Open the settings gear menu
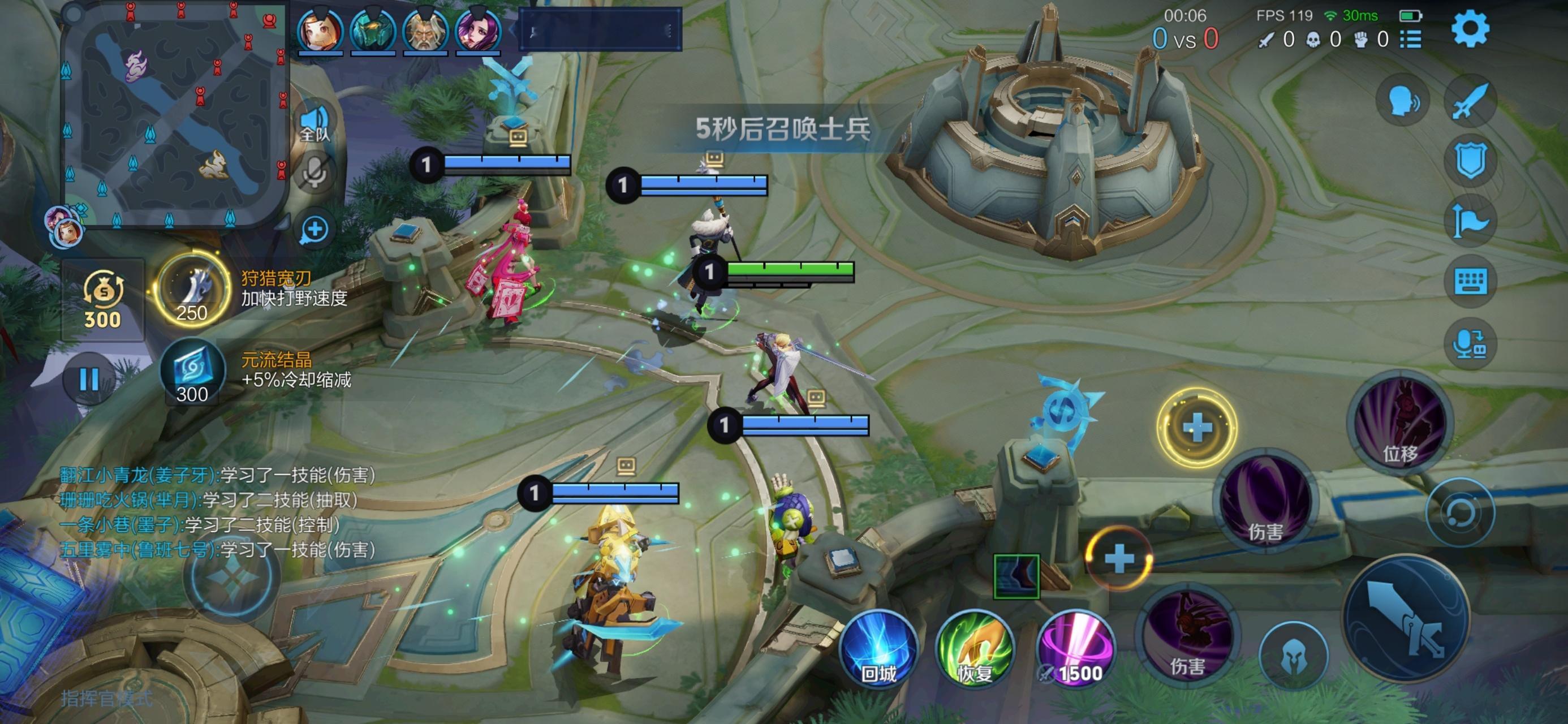The image size is (1568, 724). pyautogui.click(x=1470, y=29)
